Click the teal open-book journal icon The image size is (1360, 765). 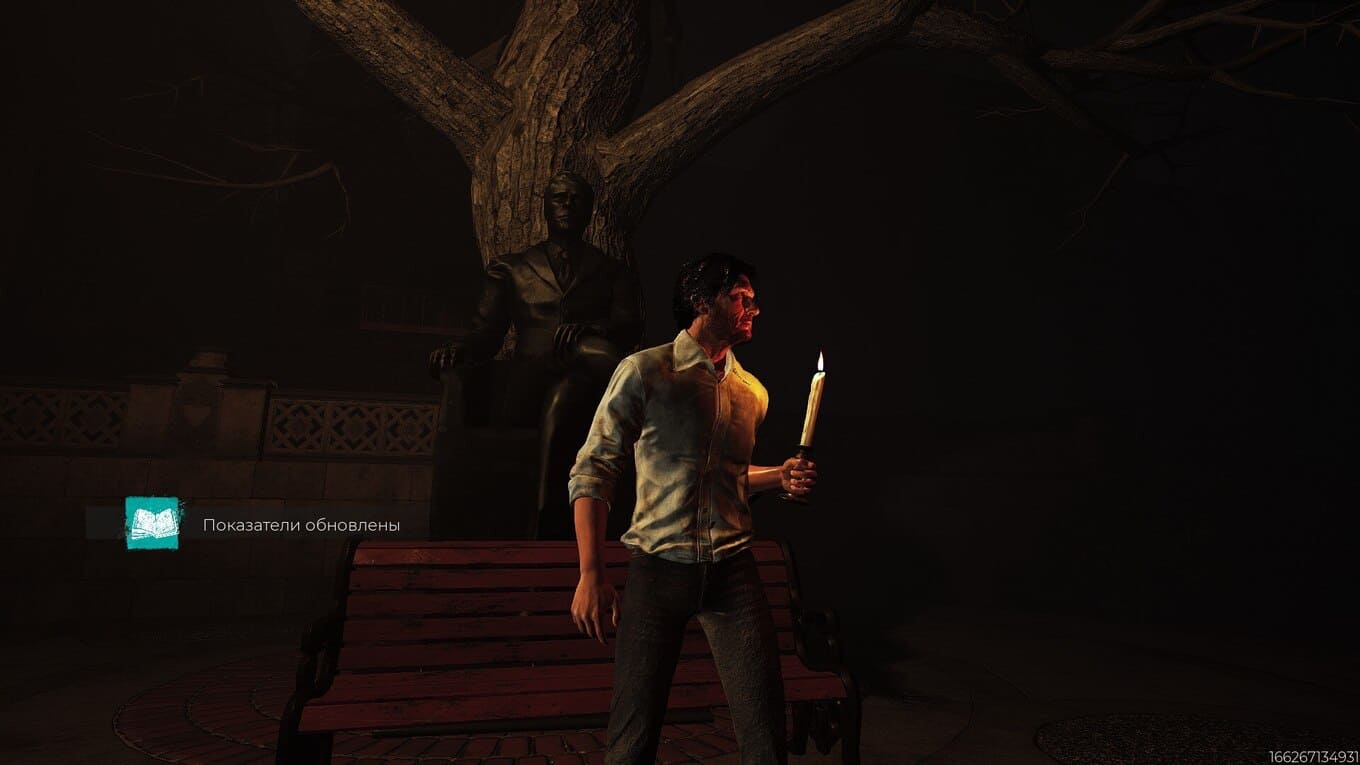(152, 523)
